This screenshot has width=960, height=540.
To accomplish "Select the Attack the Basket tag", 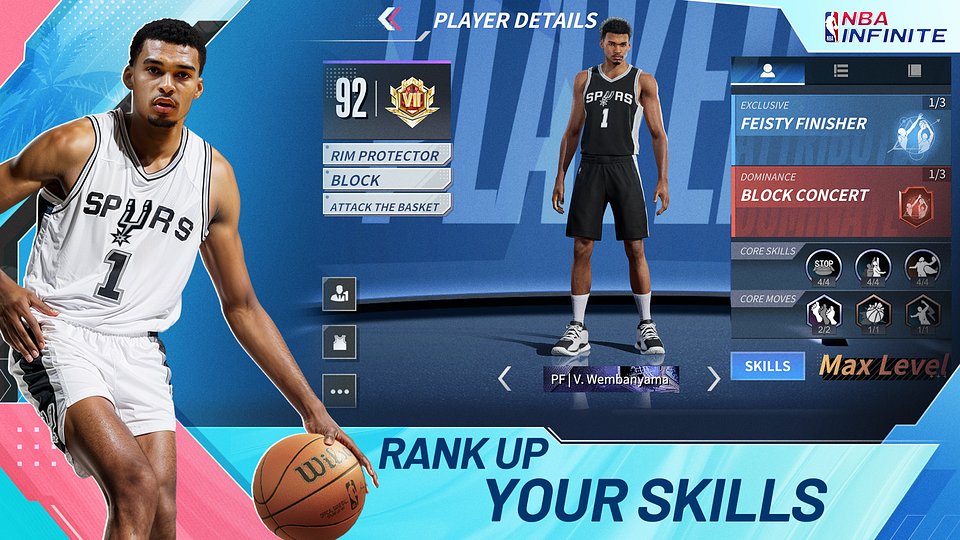I will (x=386, y=204).
